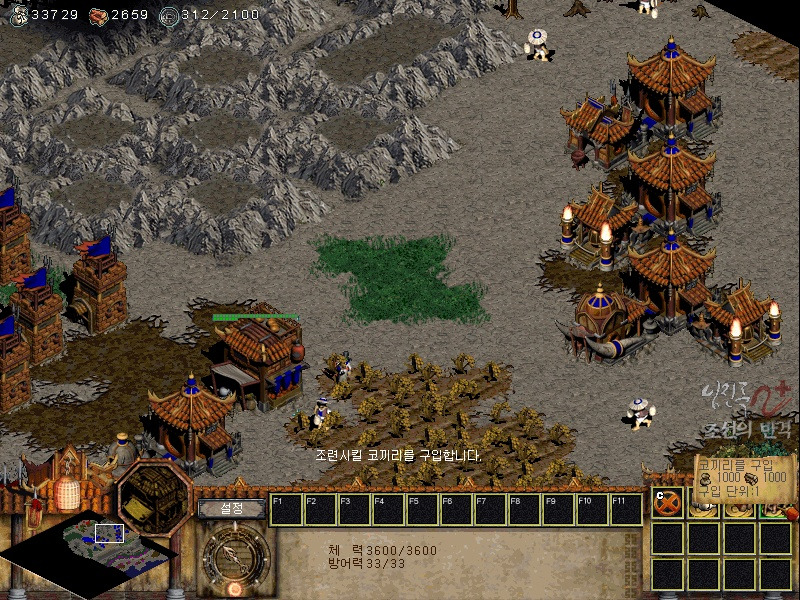Select the F1 group slot
Screen dimensions: 800x600
(x=287, y=509)
